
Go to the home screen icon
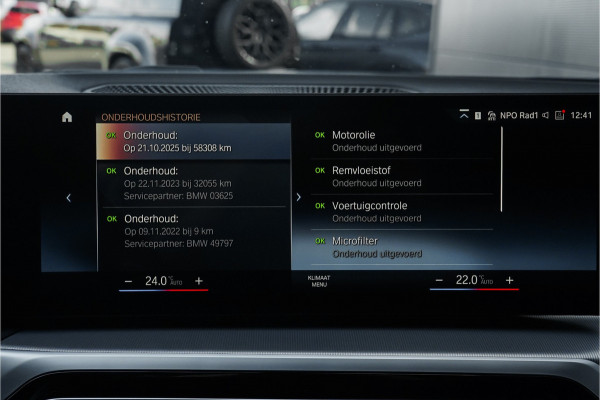(x=67, y=117)
